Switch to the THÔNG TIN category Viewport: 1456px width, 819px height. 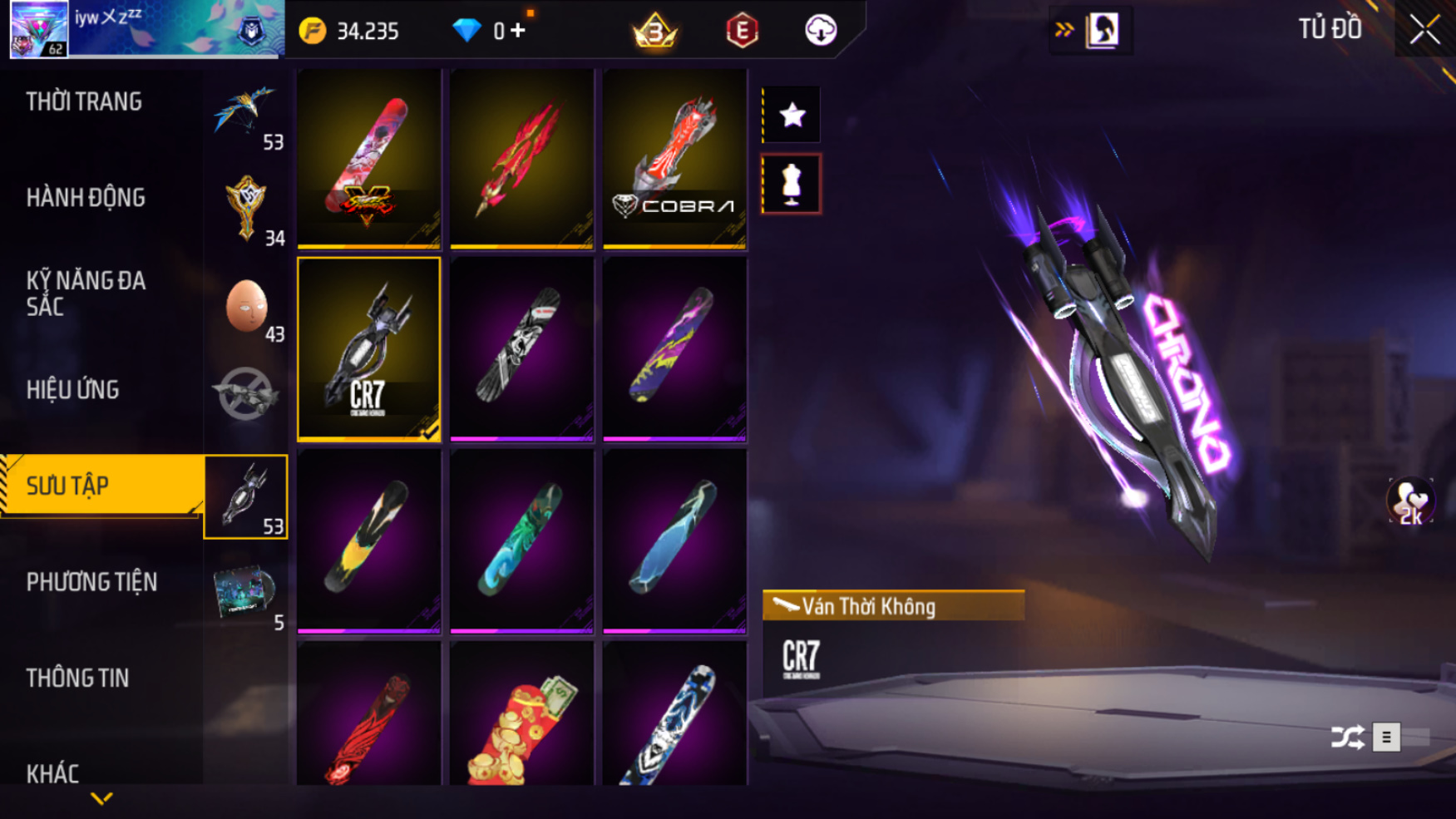(77, 678)
